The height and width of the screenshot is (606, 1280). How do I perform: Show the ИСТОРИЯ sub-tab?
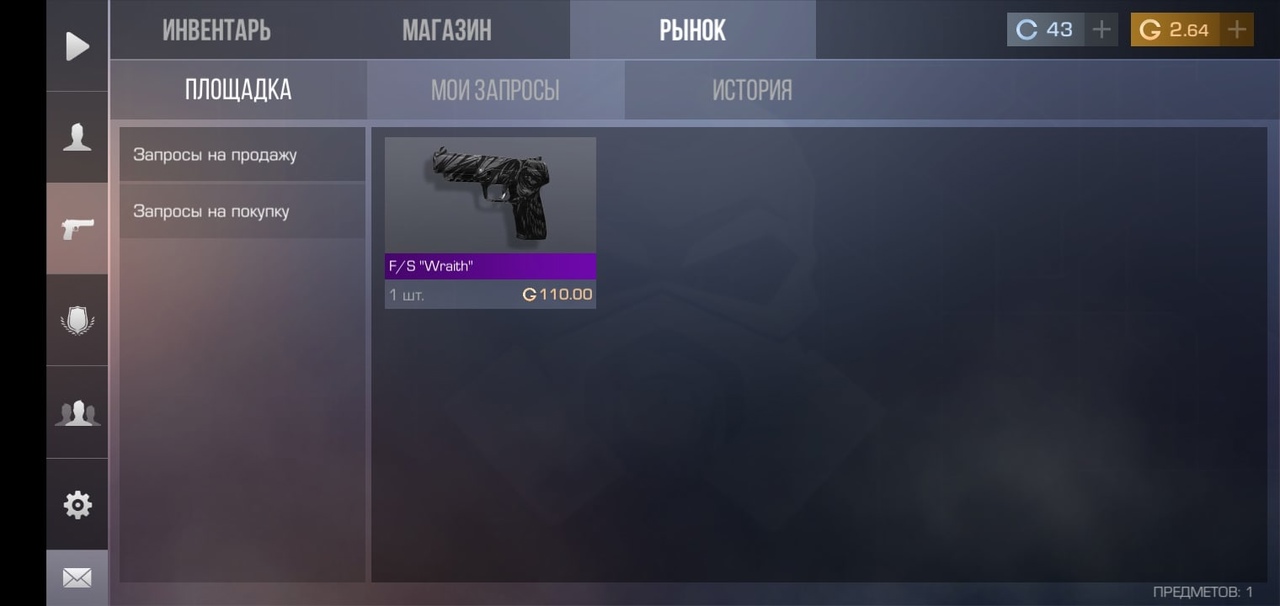[x=752, y=90]
